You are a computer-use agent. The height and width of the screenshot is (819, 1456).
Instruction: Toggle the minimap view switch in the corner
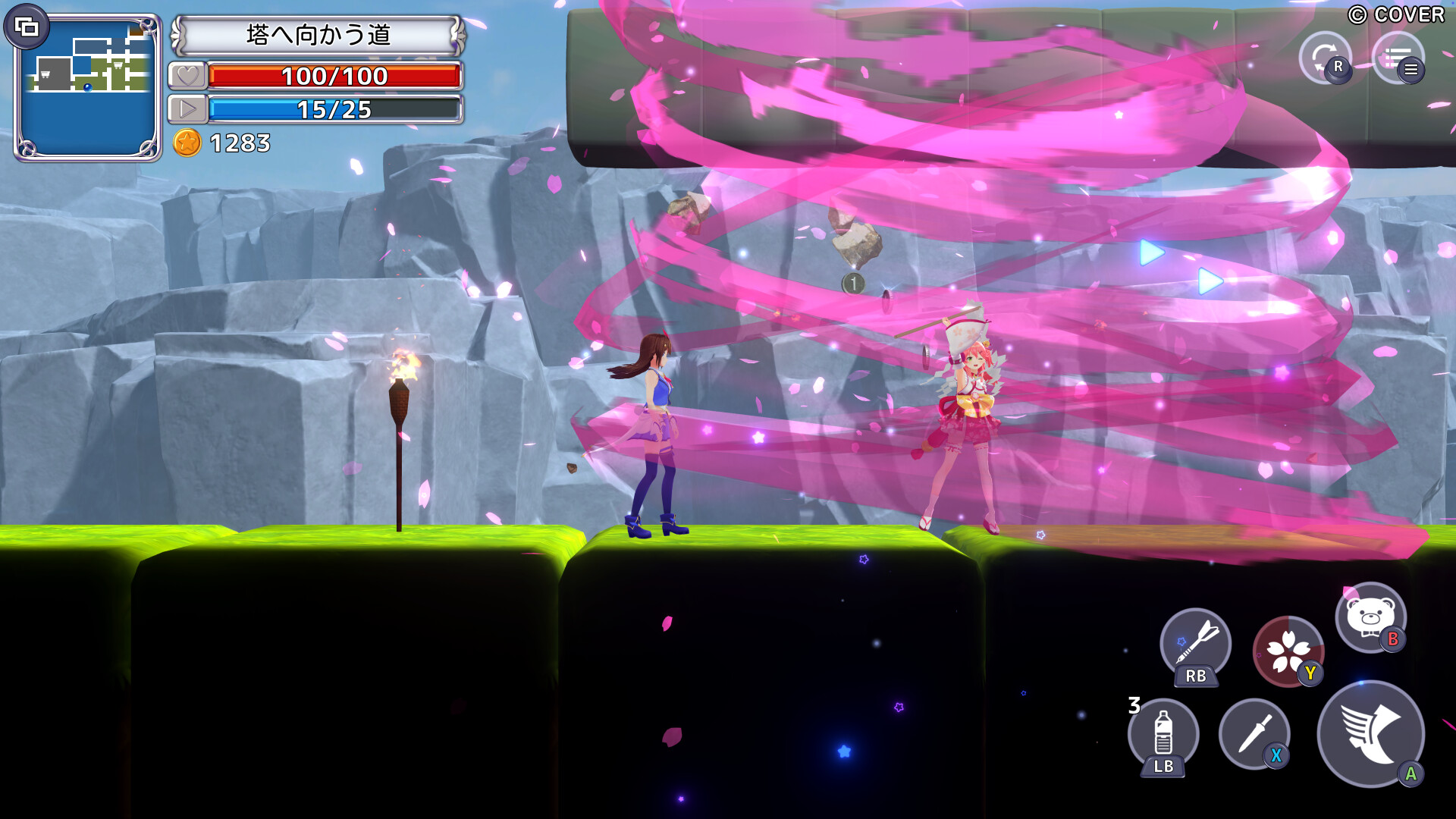tap(27, 27)
